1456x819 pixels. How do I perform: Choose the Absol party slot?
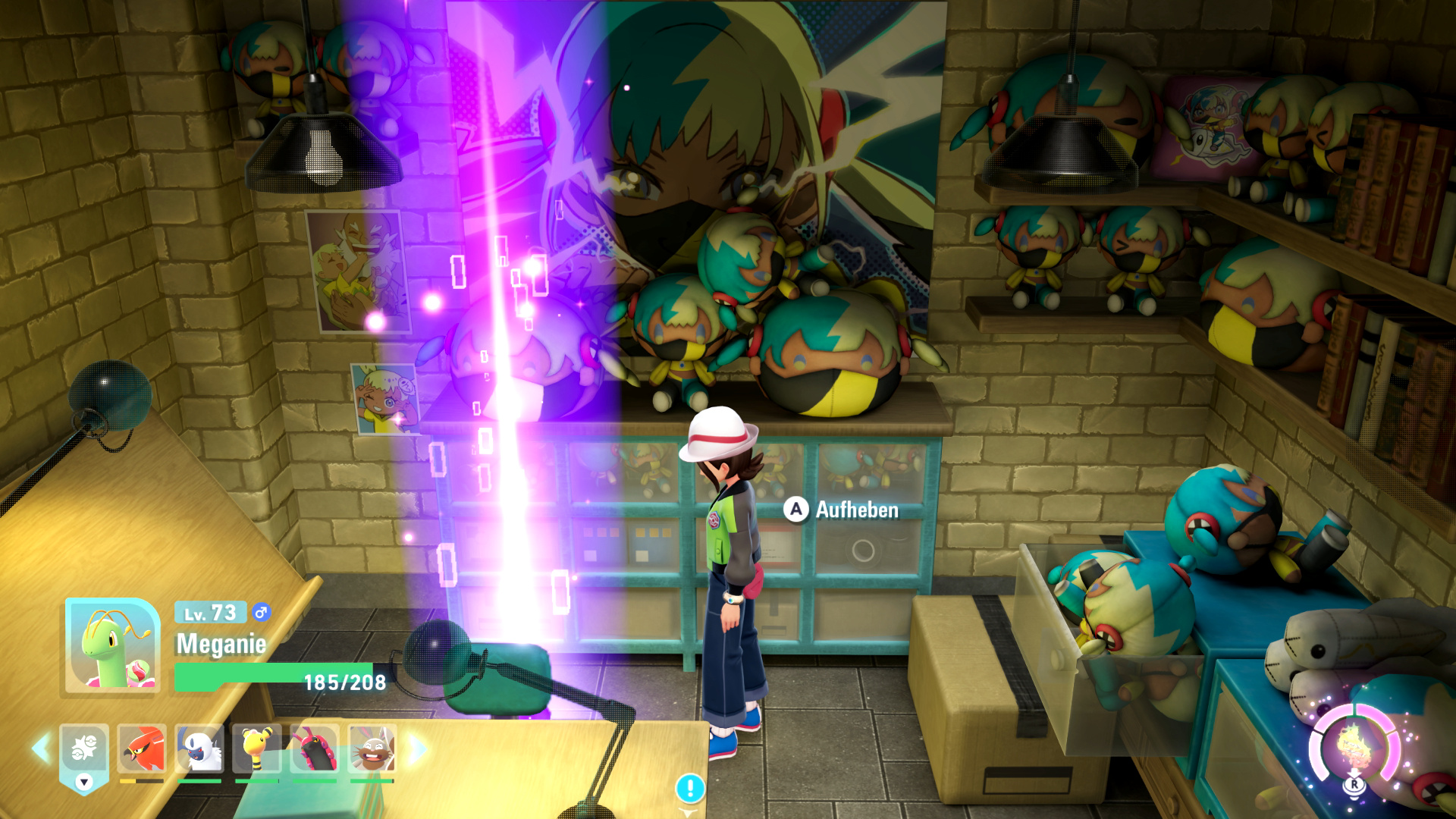pos(199,748)
